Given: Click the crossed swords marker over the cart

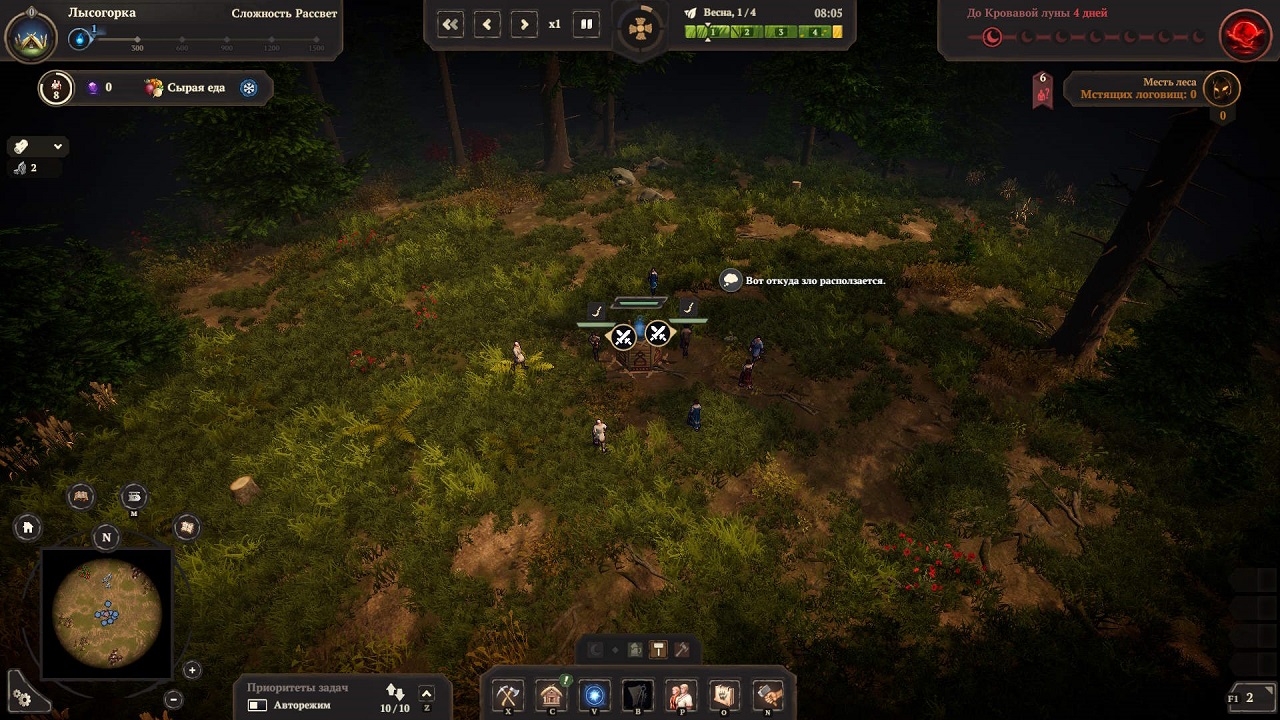Looking at the screenshot, I should point(624,336).
